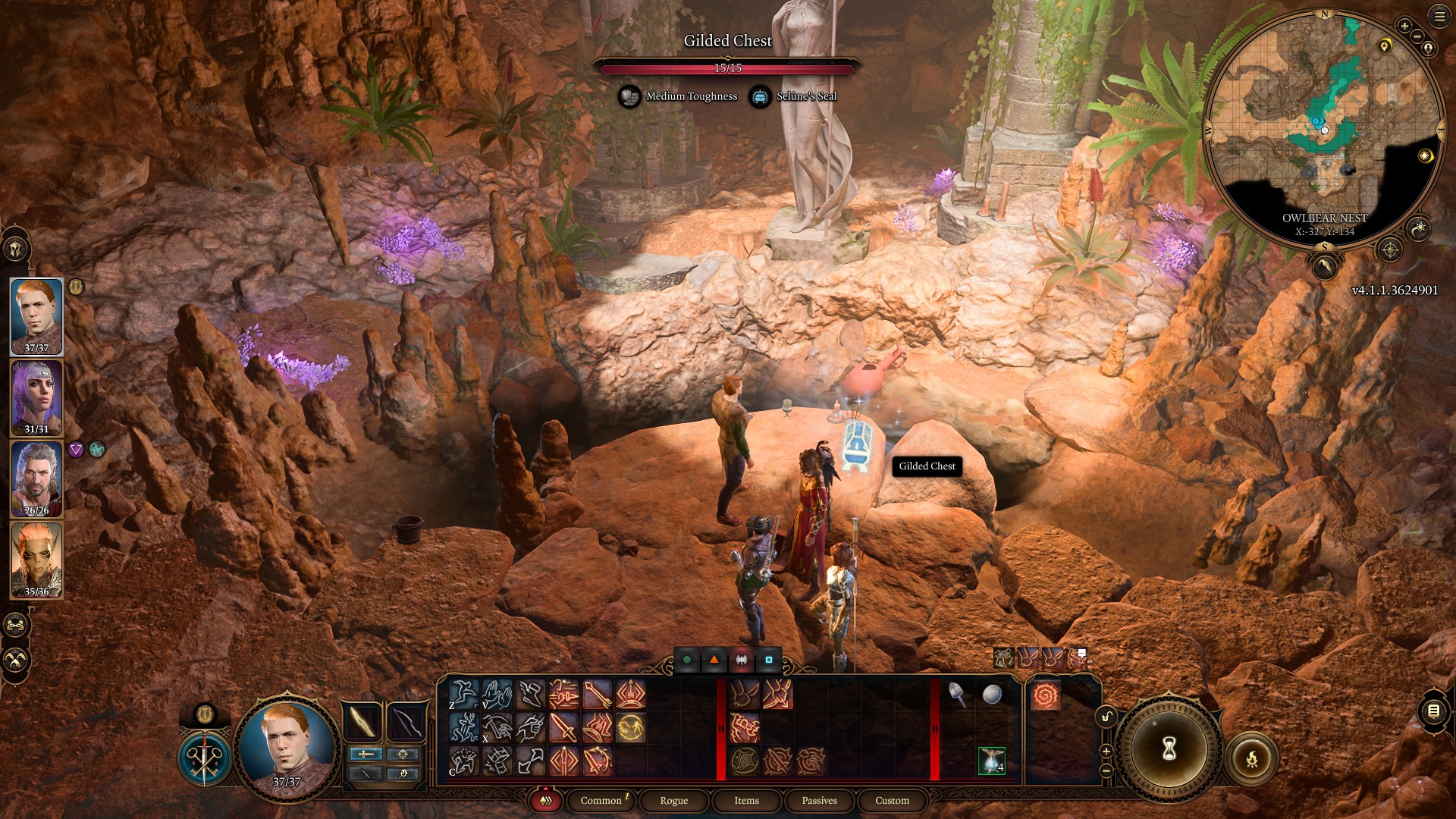Expand the hotbar with the red chevron arrow
This screenshot has width=1456, height=819.
point(545,800)
